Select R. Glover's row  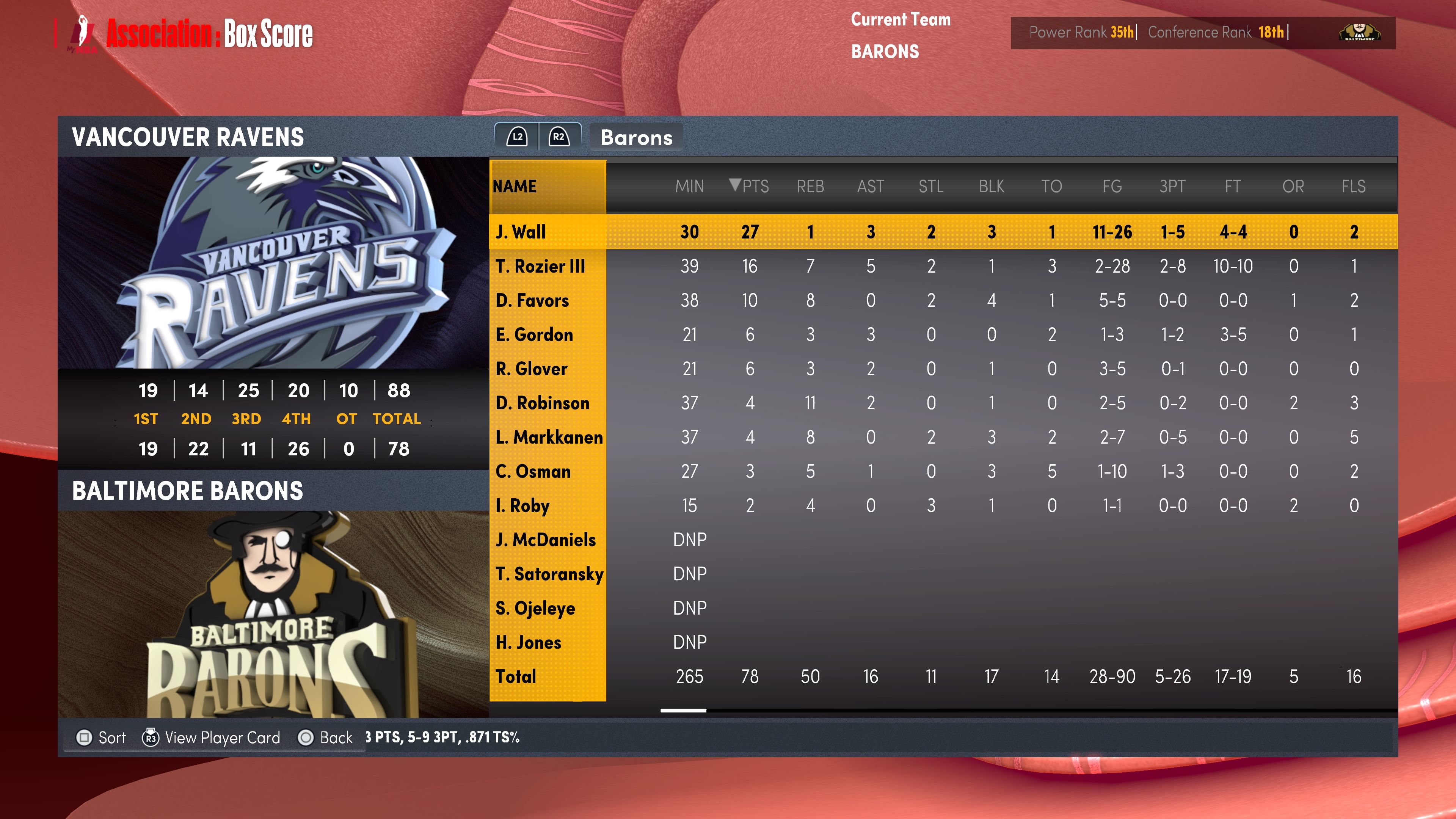pyautogui.click(x=531, y=369)
